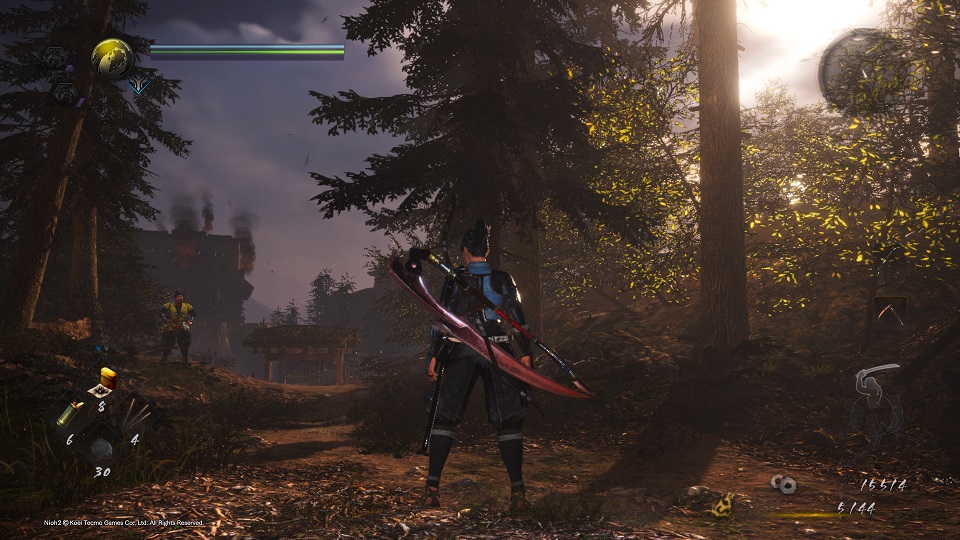Select the blue diamond yokai shift icon

coord(138,86)
